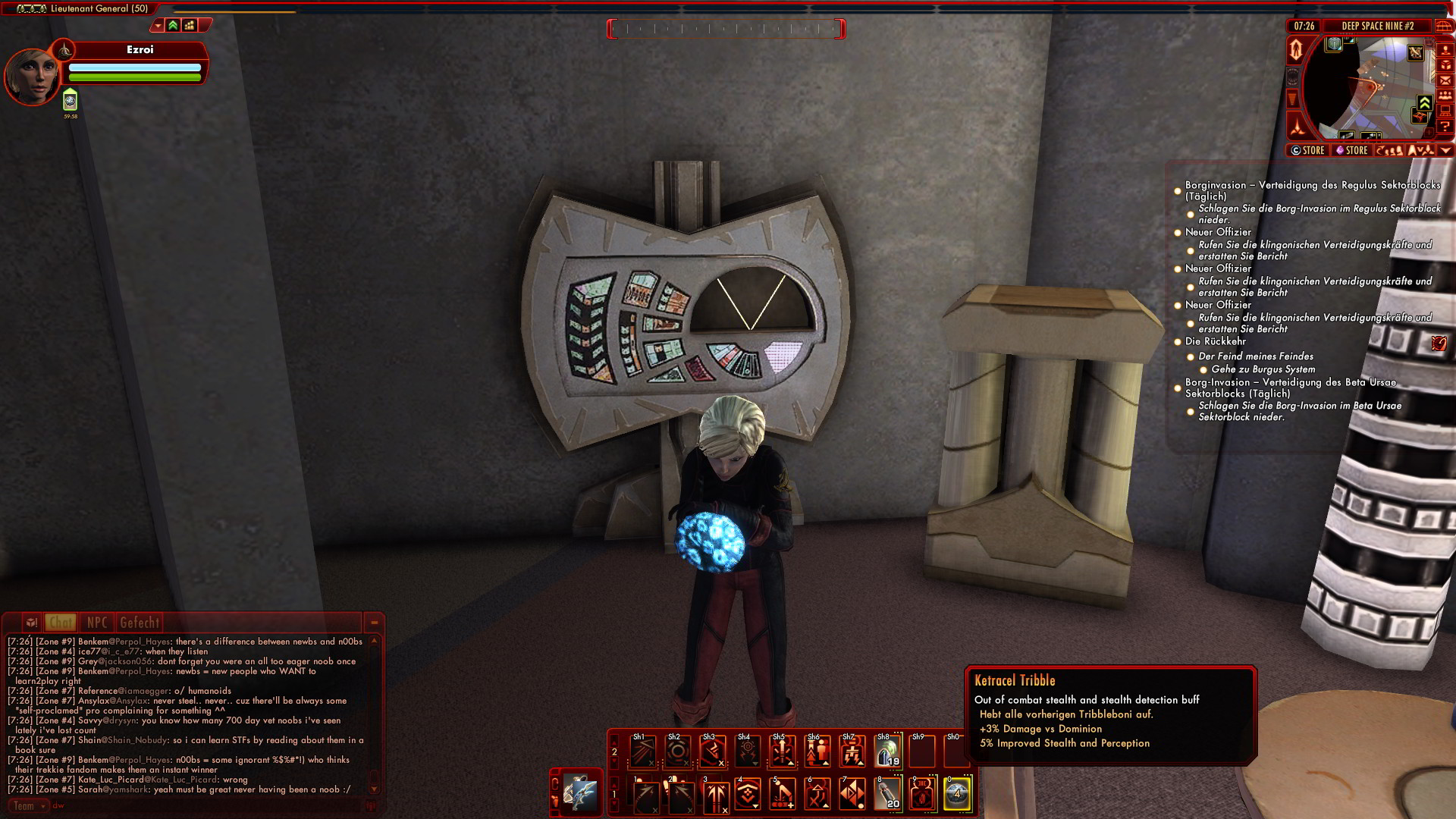Click Ezroi's character portrait
The image size is (1456, 819).
point(32,76)
